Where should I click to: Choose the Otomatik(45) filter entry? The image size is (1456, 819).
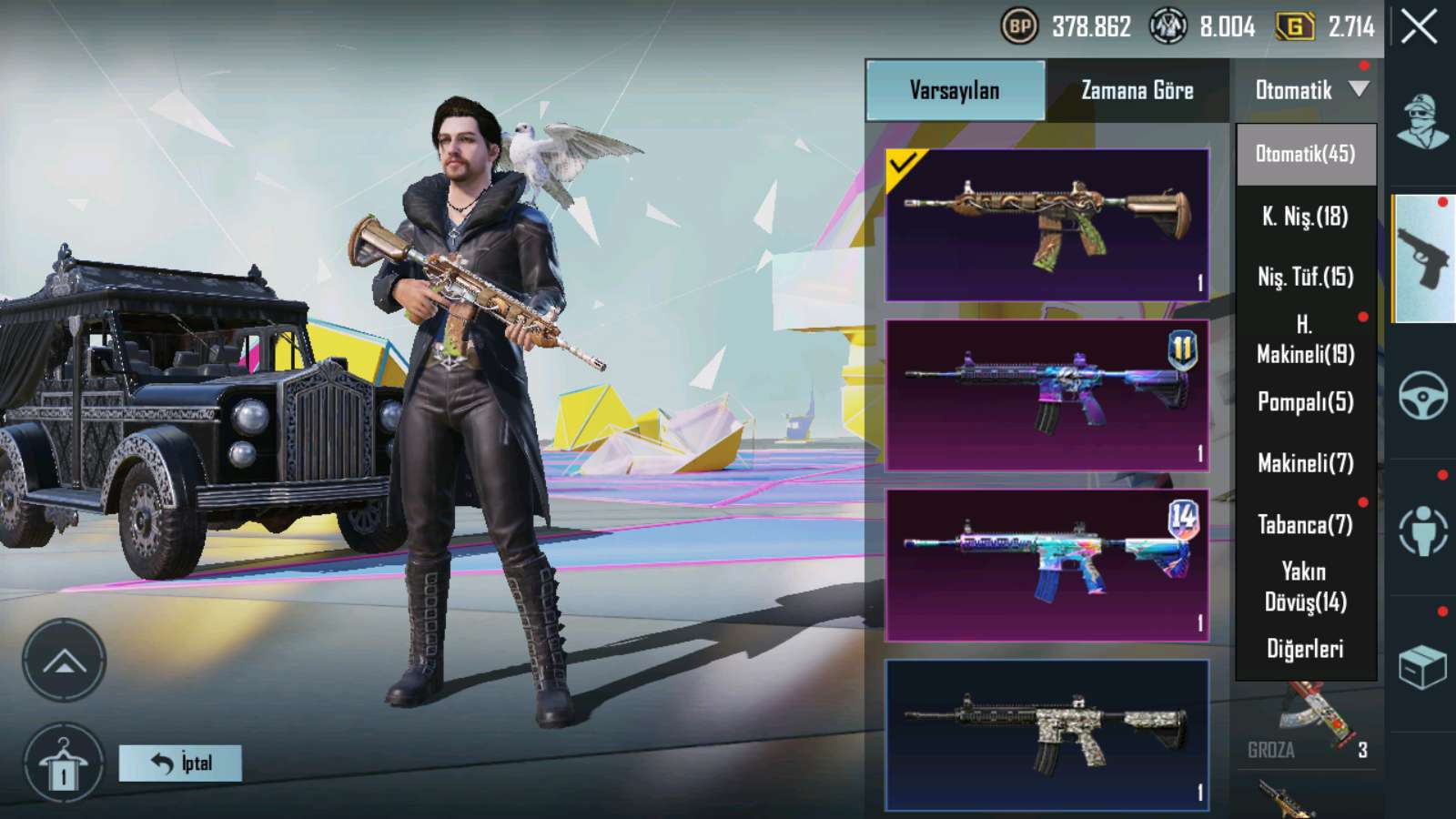(1305, 154)
